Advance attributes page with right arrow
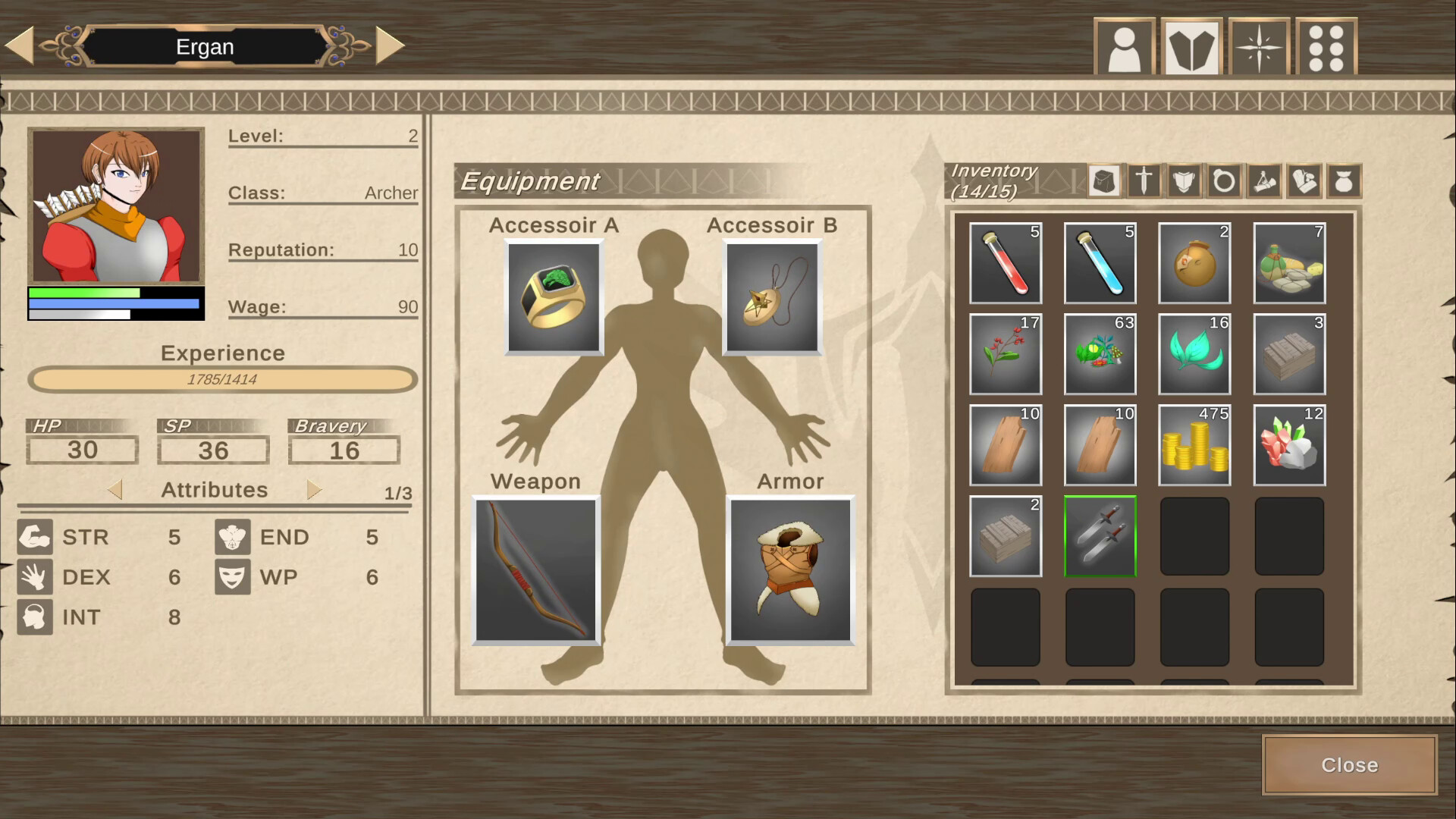The image size is (1456, 819). pos(313,490)
